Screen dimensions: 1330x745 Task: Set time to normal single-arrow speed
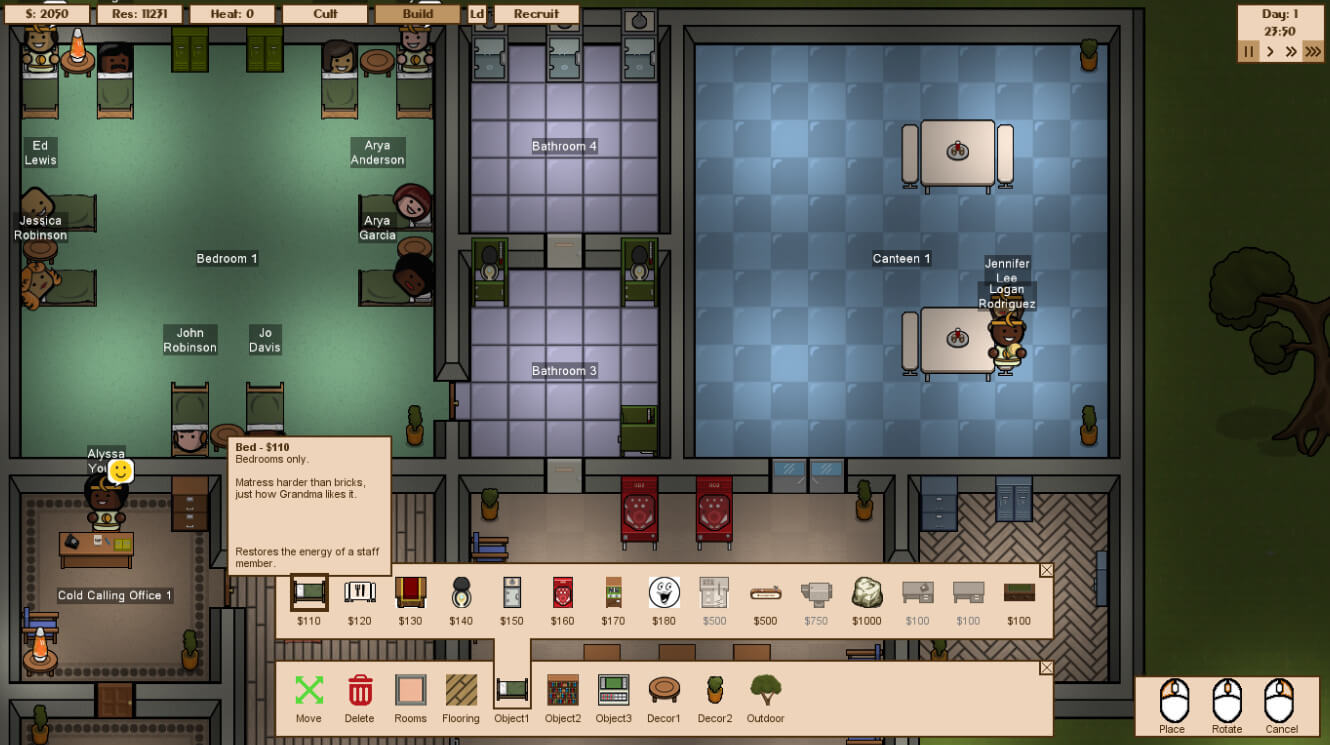[1270, 51]
